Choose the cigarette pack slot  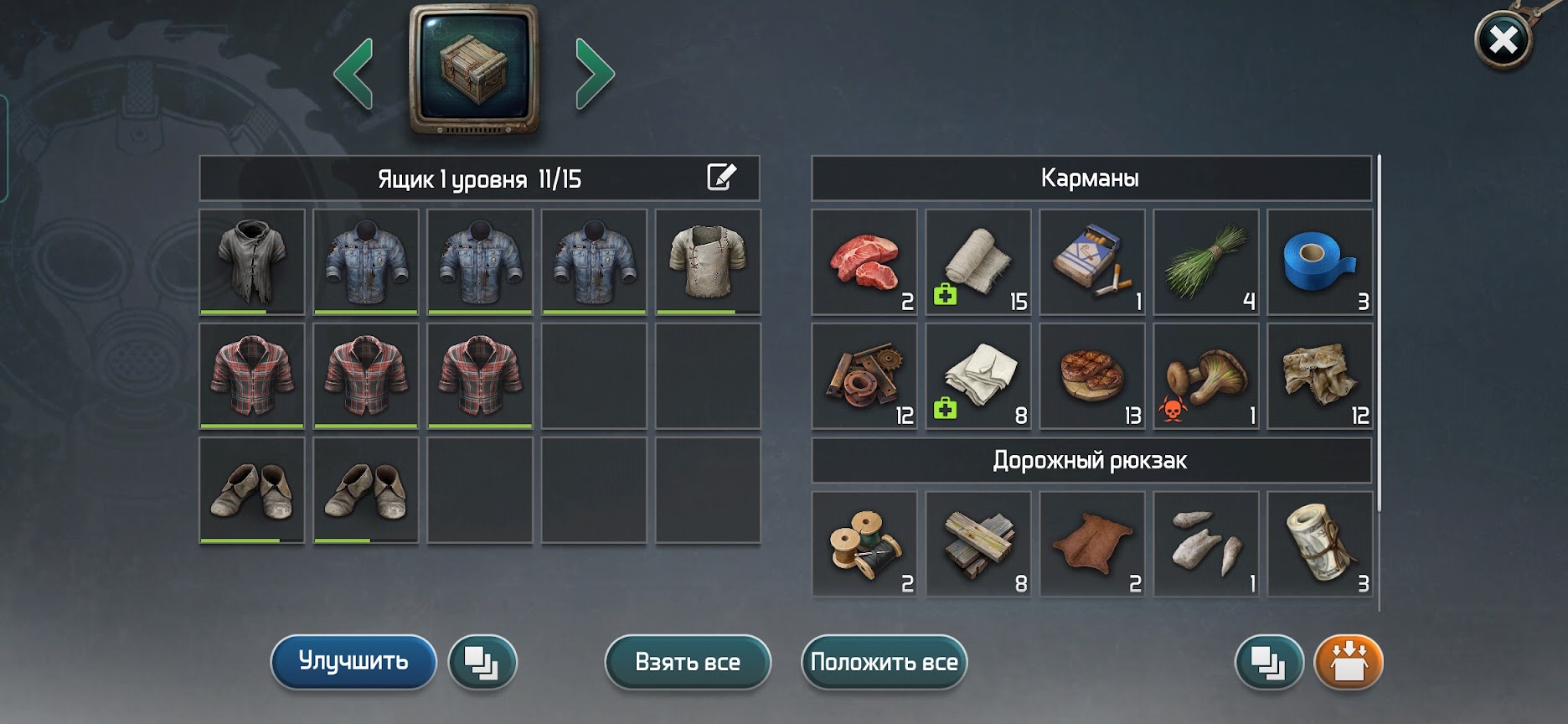coord(1092,262)
